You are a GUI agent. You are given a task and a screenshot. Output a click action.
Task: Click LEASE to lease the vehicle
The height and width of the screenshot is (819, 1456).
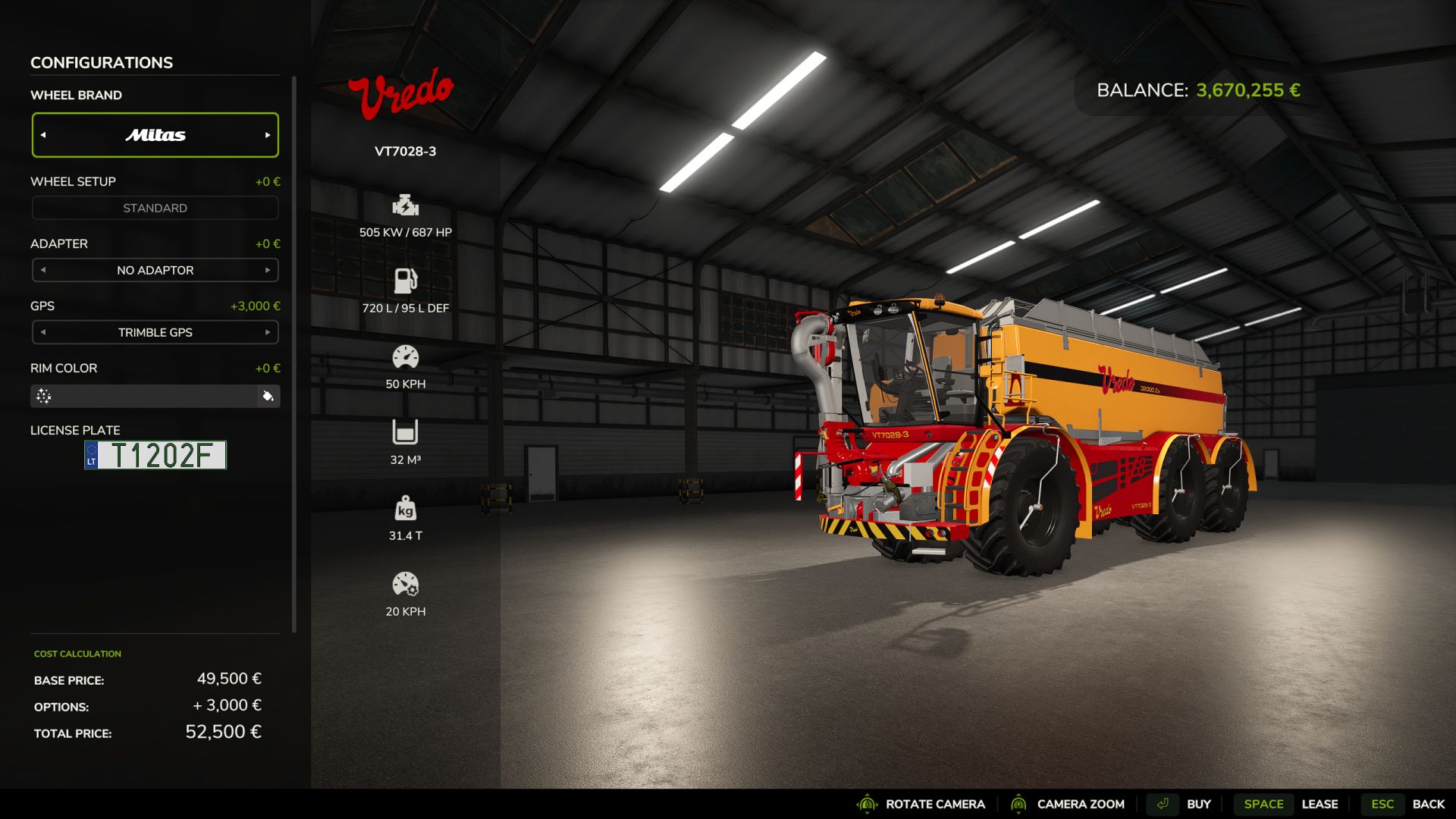(x=1321, y=804)
